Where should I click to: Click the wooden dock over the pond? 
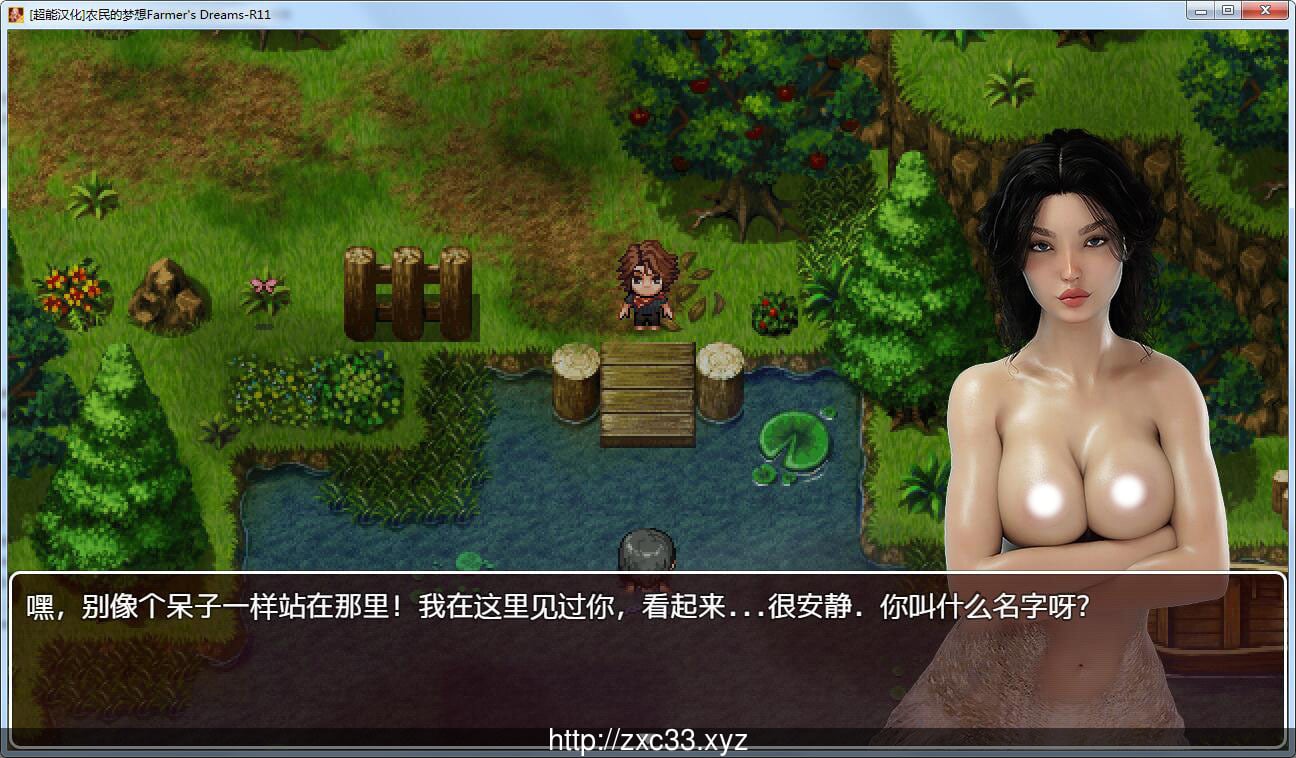click(645, 390)
